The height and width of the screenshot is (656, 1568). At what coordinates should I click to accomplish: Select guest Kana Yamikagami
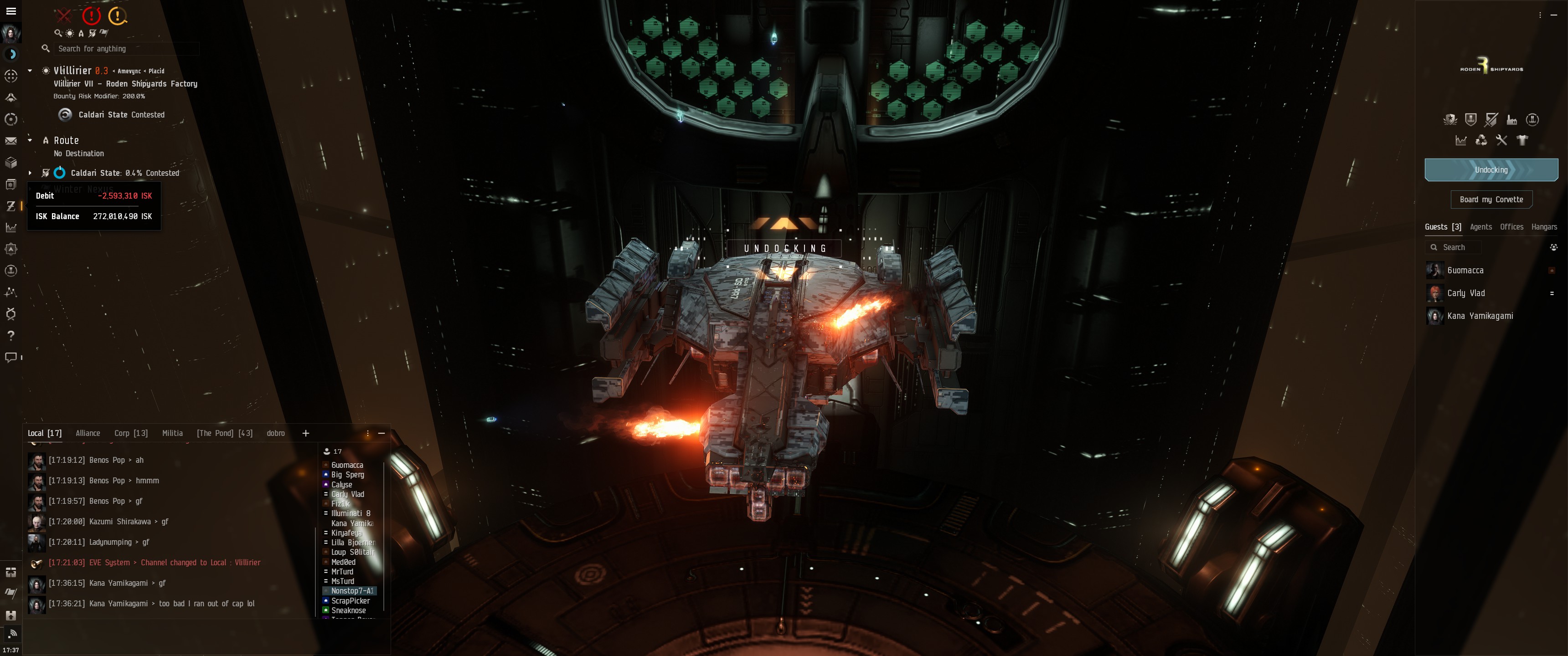coord(1479,316)
